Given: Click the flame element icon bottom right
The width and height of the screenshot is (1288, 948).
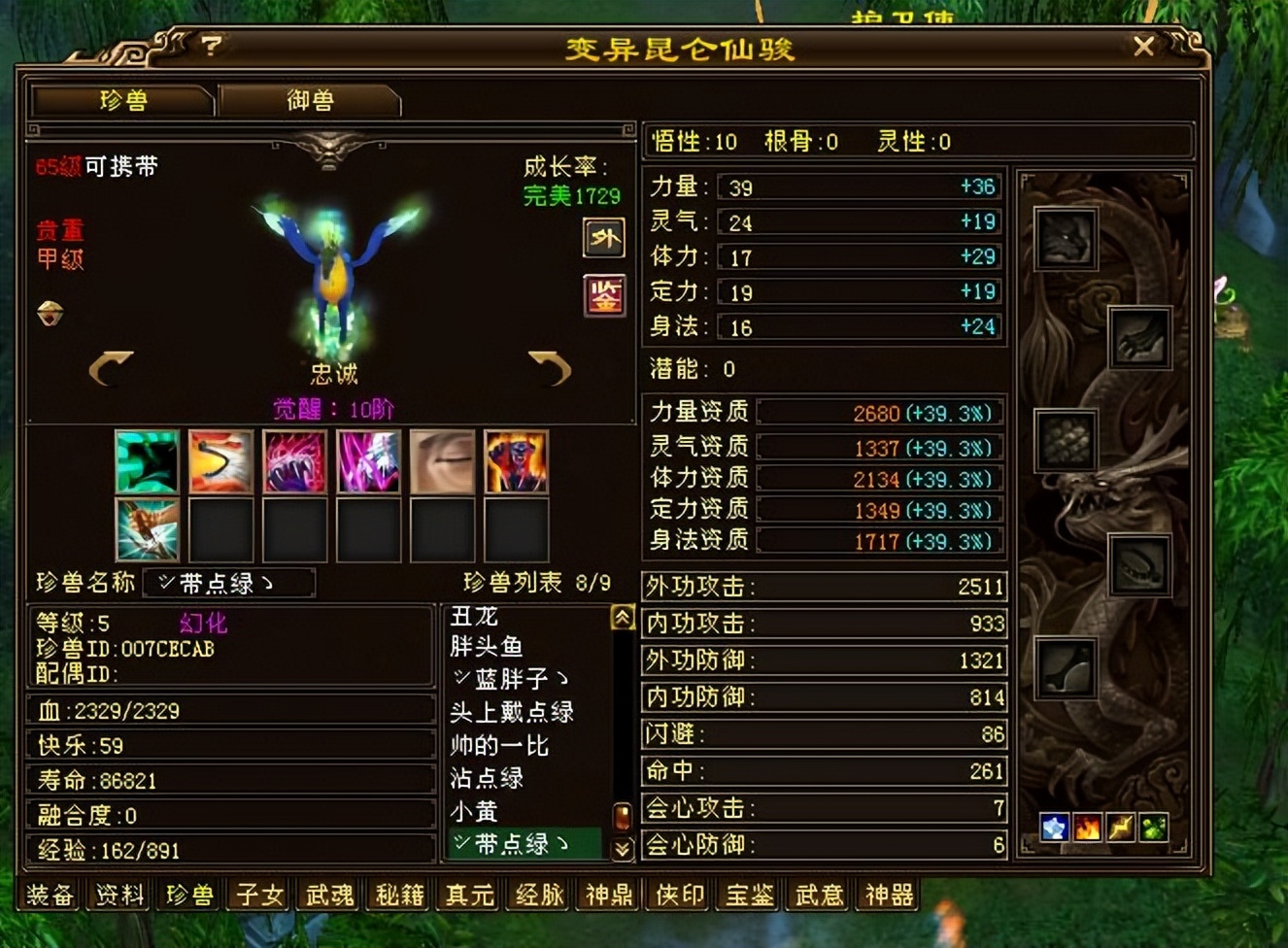Looking at the screenshot, I should 1087,829.
